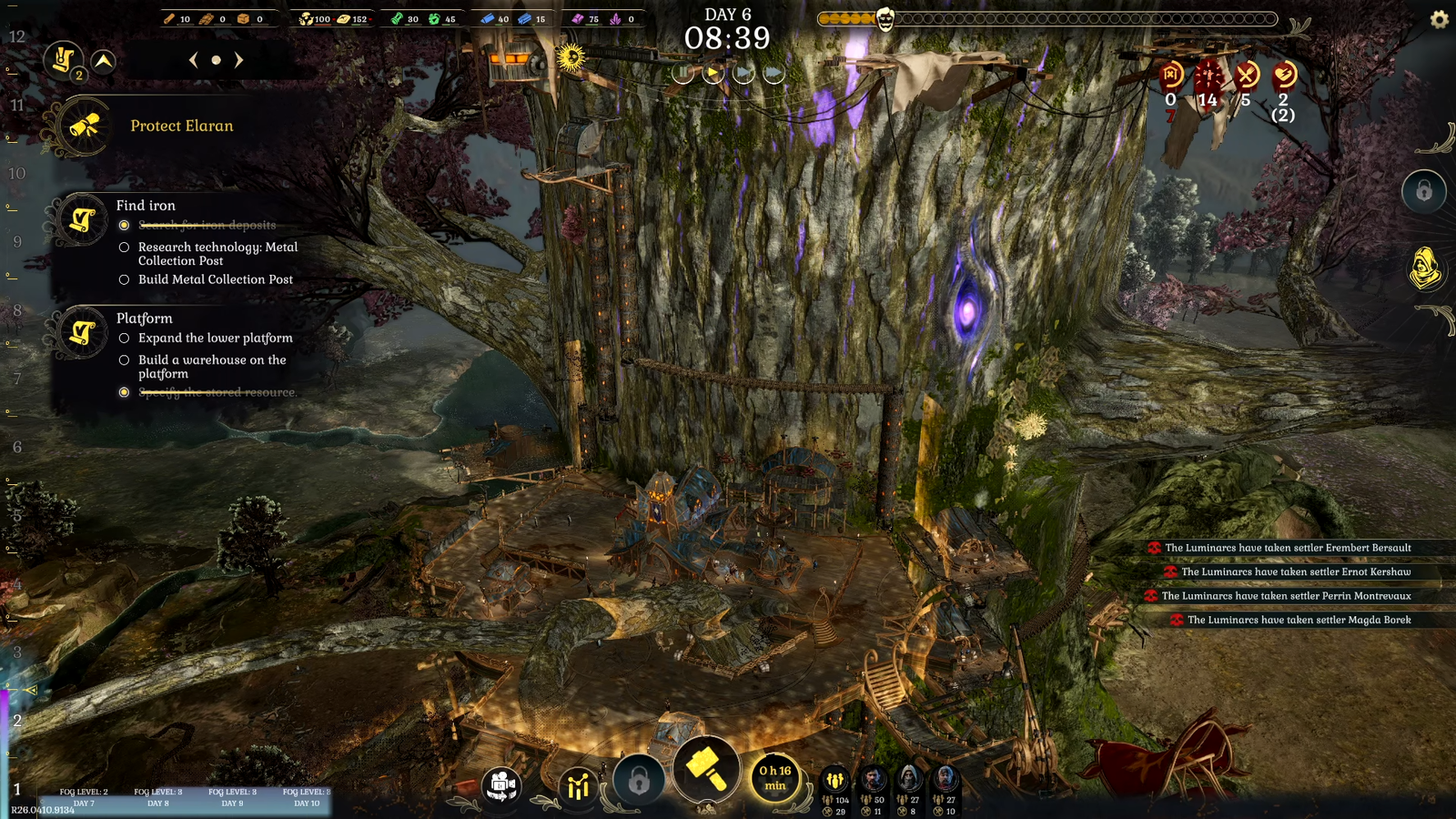Open the hammer build menu

tap(705, 769)
